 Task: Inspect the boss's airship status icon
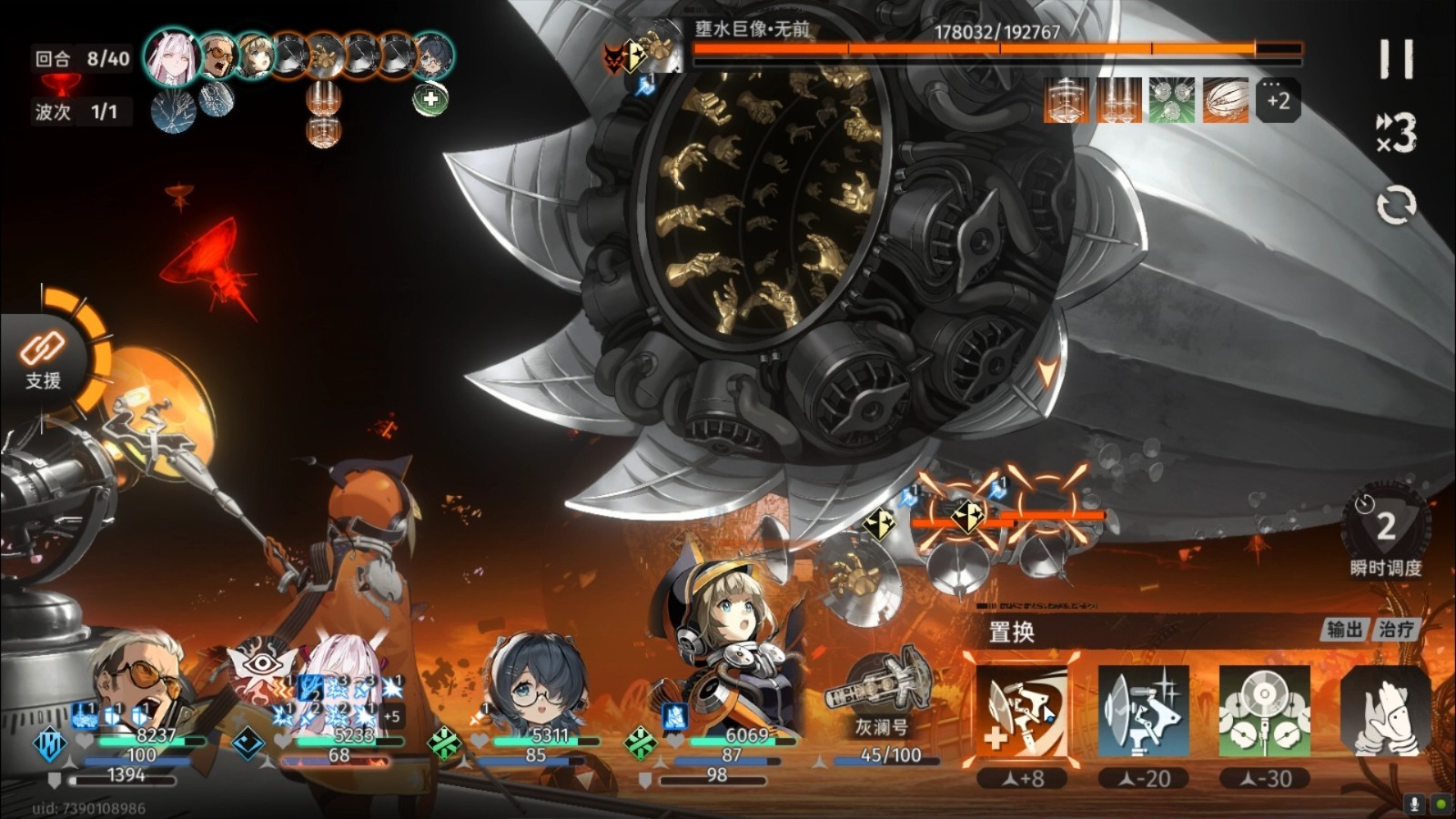1225,100
